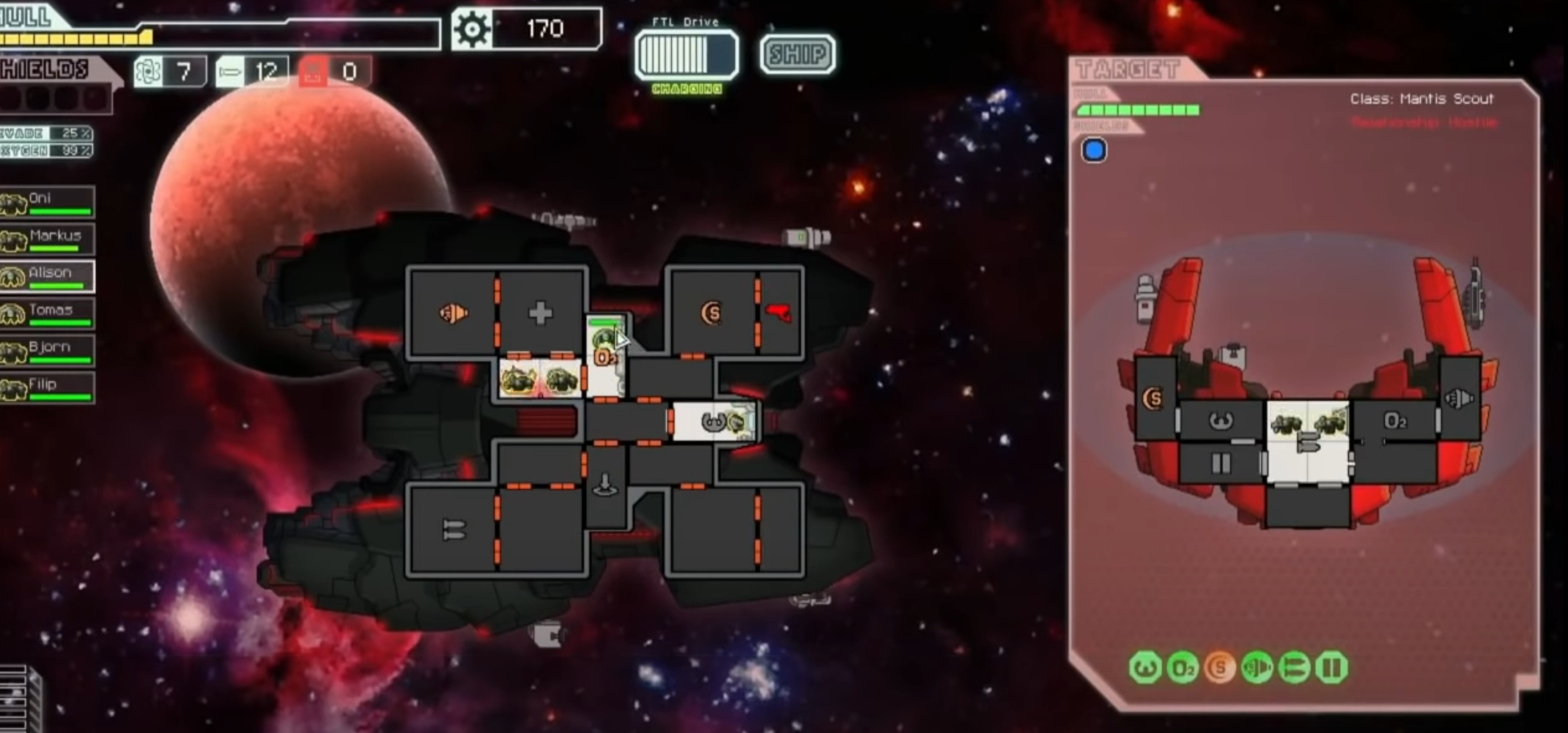This screenshot has height=733, width=1568.
Task: Select crew member Oni
Action: (48, 199)
